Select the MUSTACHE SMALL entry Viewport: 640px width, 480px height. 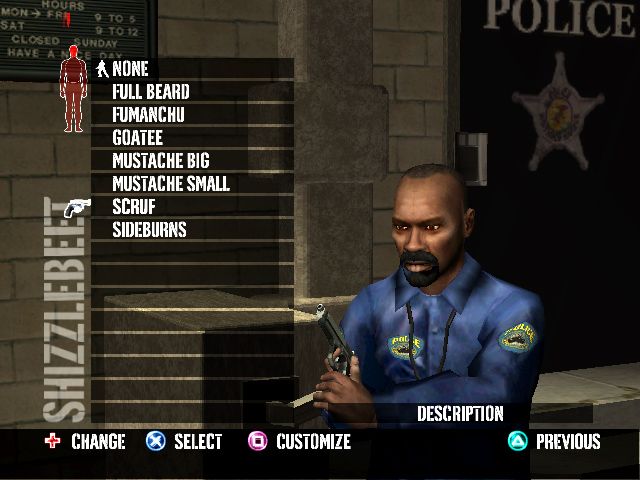[x=171, y=184]
